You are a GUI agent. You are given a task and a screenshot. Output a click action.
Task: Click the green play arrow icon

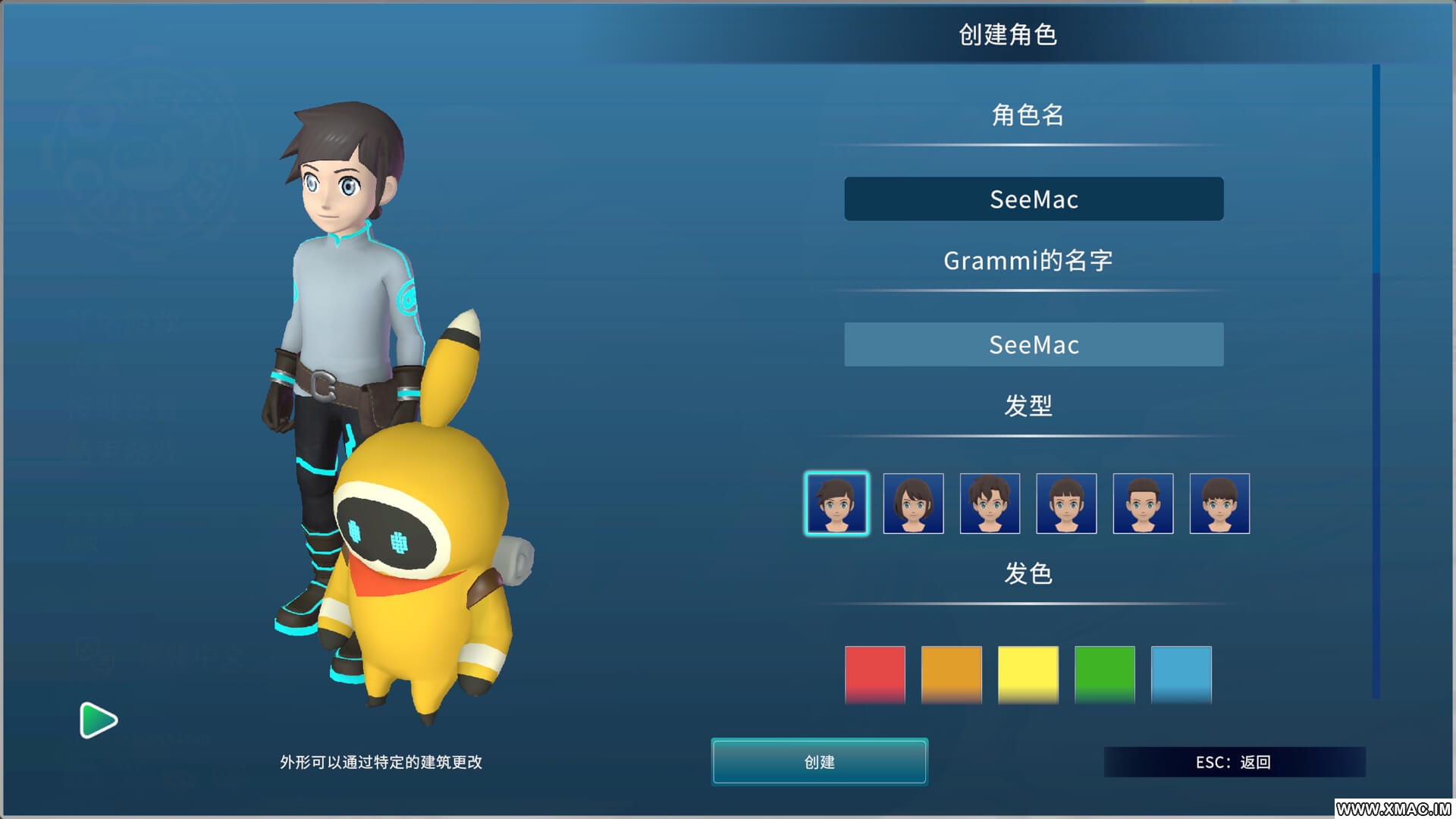pyautogui.click(x=98, y=720)
